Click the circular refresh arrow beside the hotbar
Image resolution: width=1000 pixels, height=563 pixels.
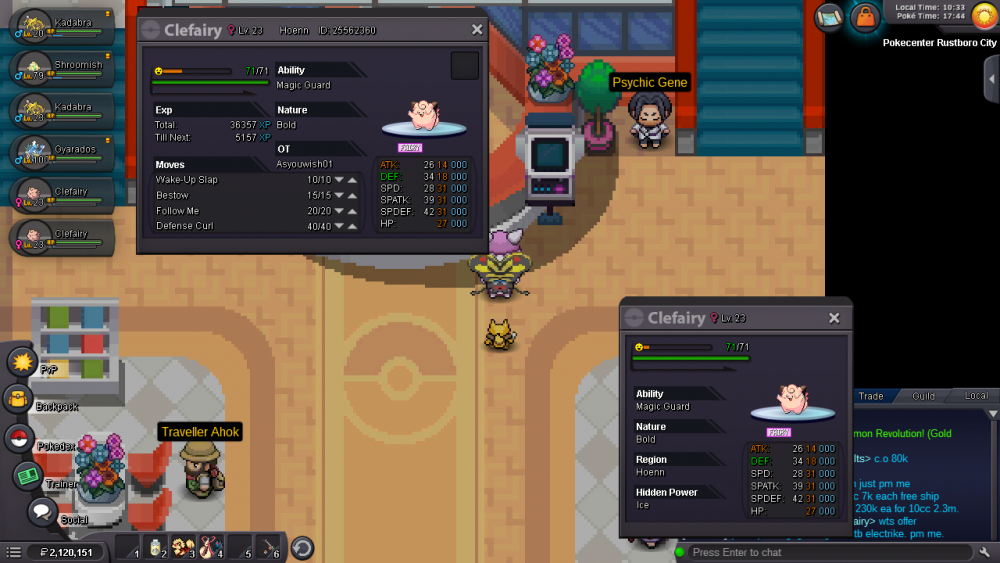tap(302, 548)
